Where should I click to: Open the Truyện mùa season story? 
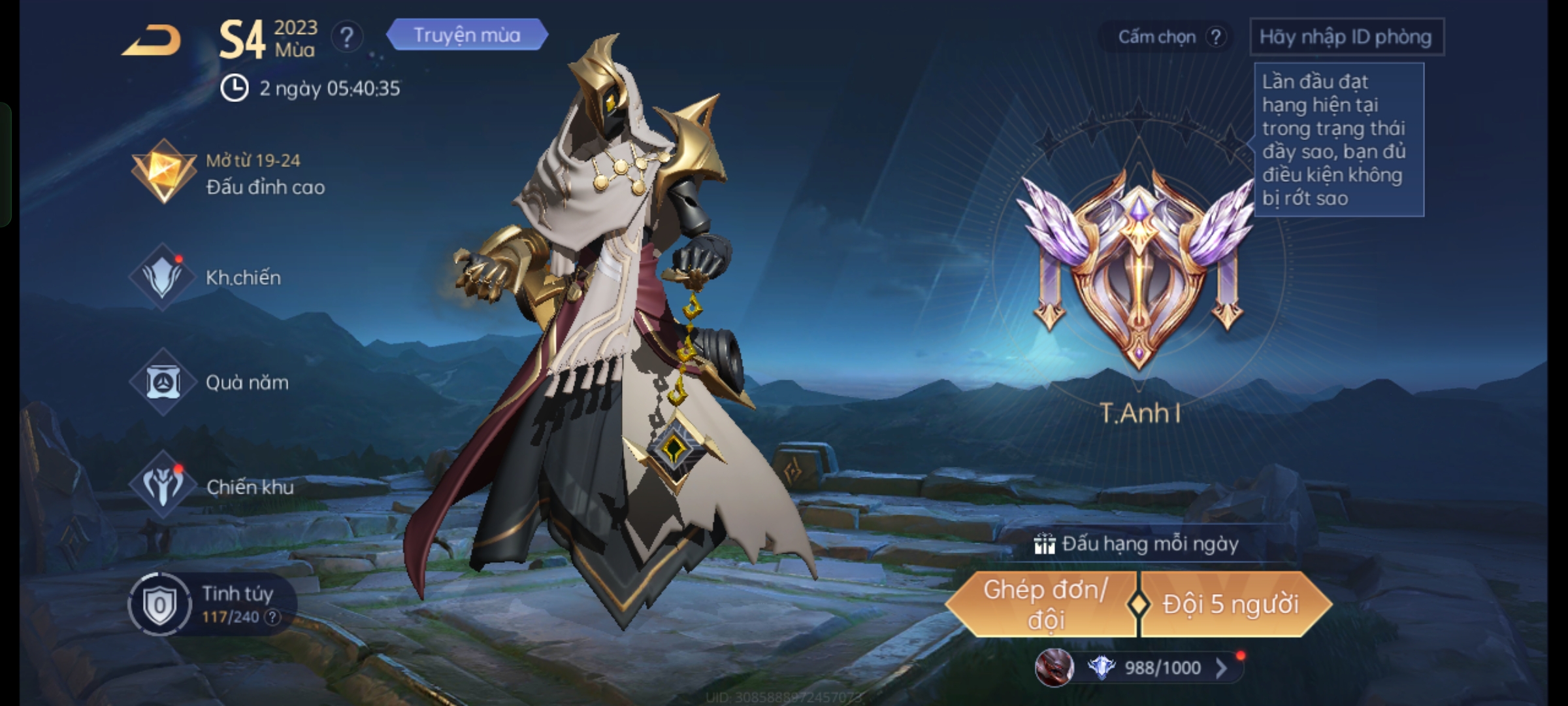click(x=466, y=35)
